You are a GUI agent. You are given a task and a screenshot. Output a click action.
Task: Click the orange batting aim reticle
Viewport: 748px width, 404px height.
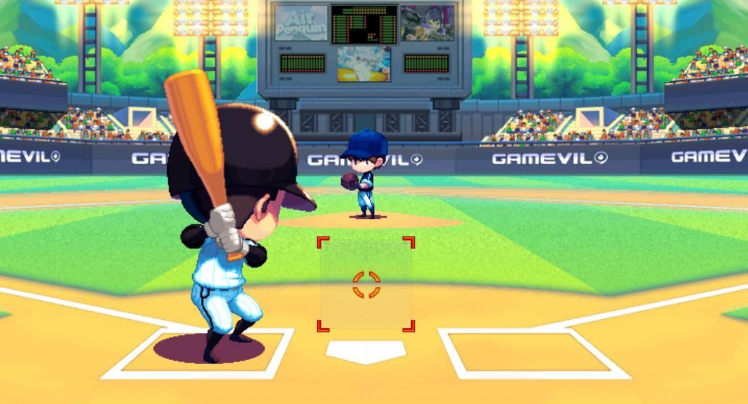point(366,284)
